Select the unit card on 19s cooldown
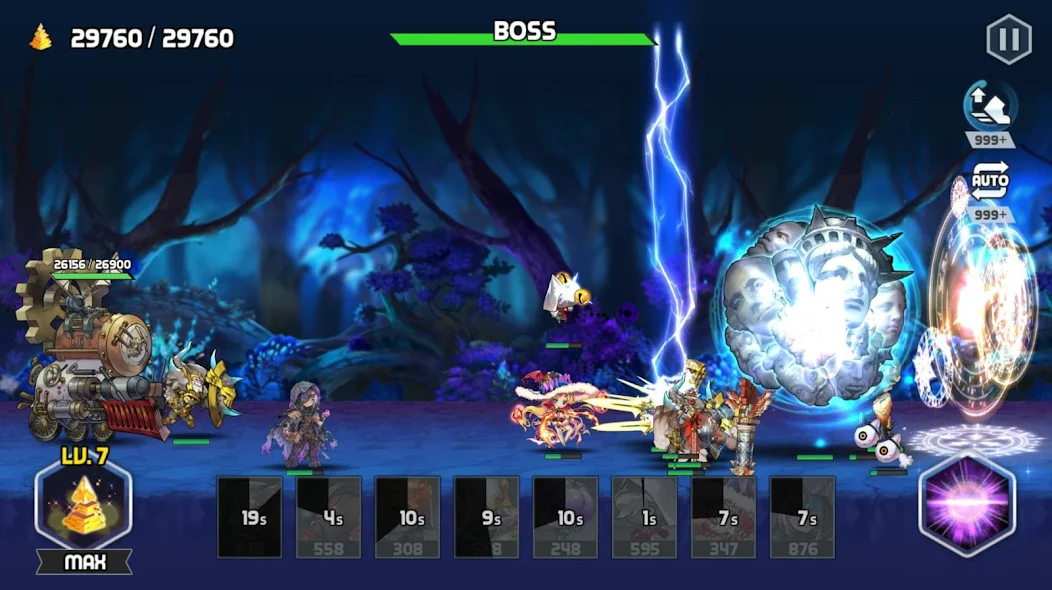 click(x=250, y=517)
